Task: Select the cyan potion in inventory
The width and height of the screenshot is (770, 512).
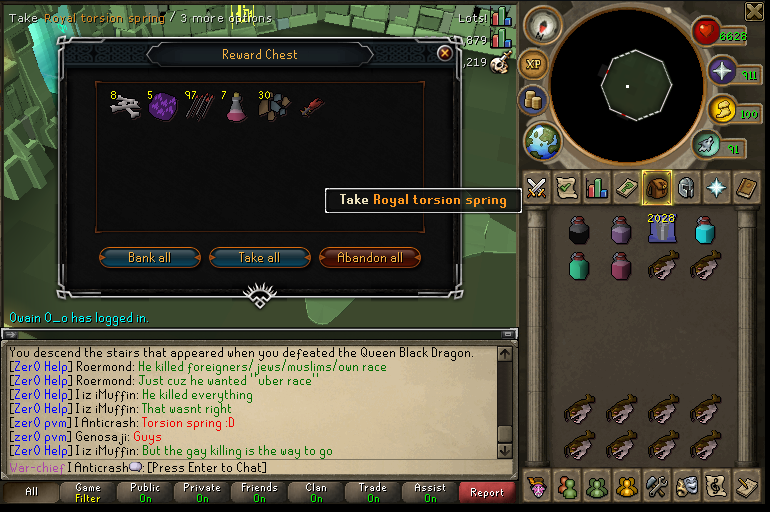Action: 706,230
